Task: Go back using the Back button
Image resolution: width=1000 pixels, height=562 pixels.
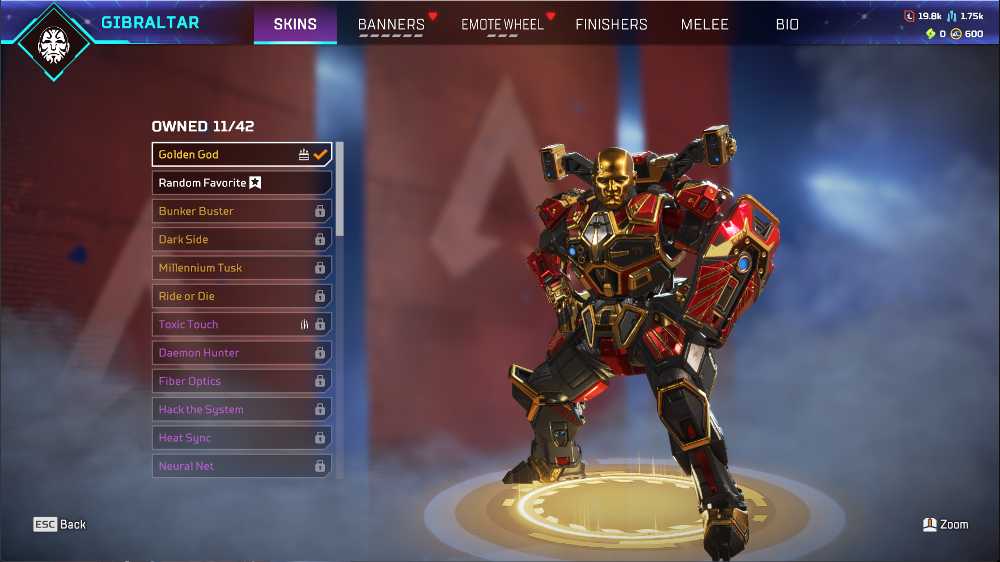Action: click(x=60, y=524)
